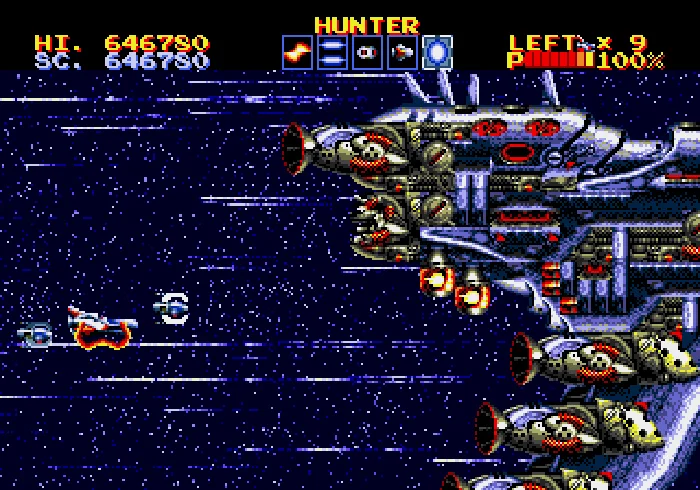Choose the twin blue beam weapon icon
Screen dimensions: 700x490
coord(332,52)
